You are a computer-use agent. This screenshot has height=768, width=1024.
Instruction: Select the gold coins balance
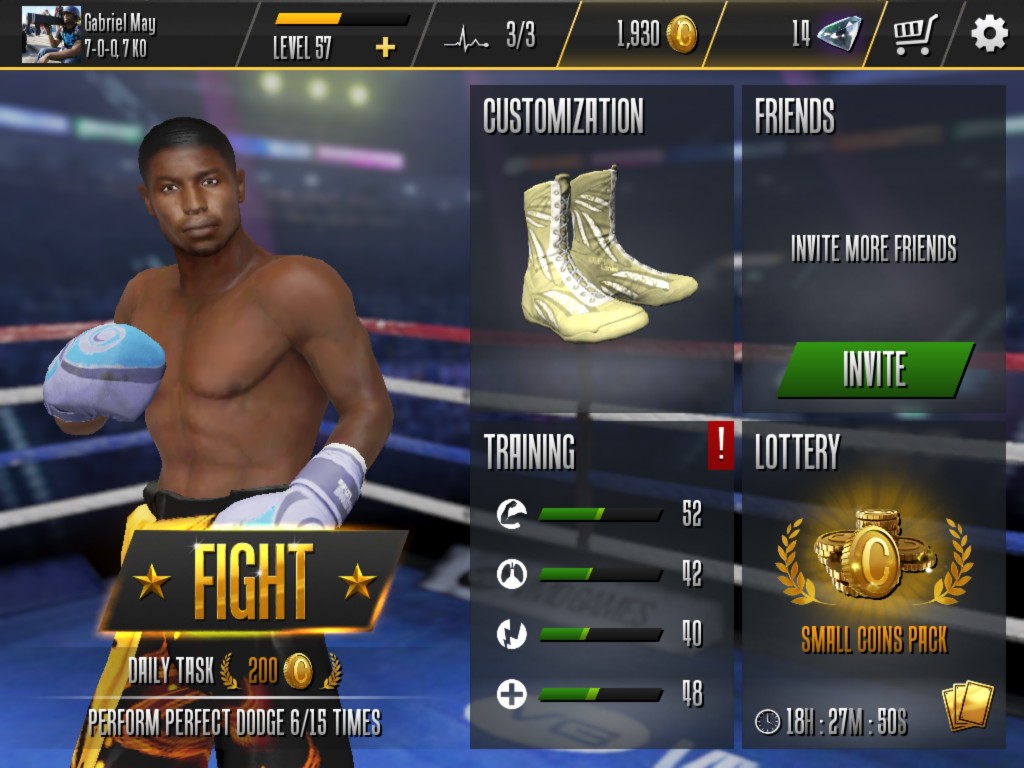click(x=656, y=35)
